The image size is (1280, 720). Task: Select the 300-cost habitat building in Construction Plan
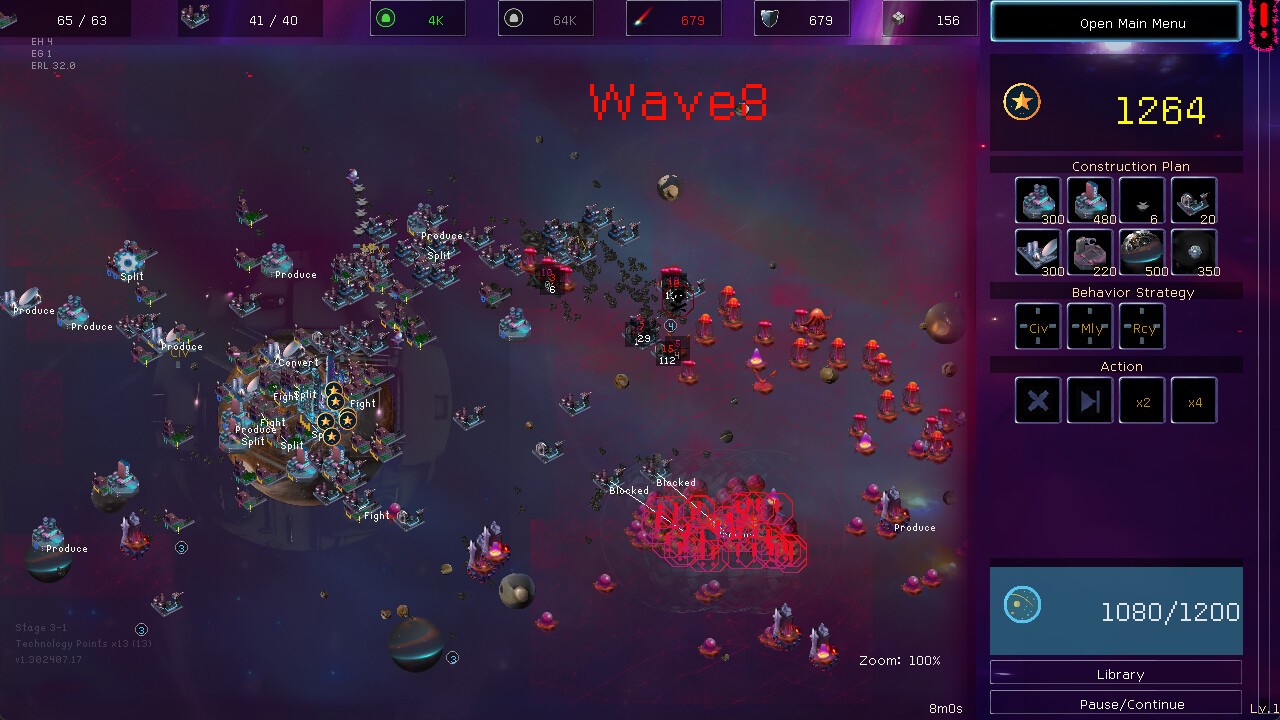(x=1037, y=199)
